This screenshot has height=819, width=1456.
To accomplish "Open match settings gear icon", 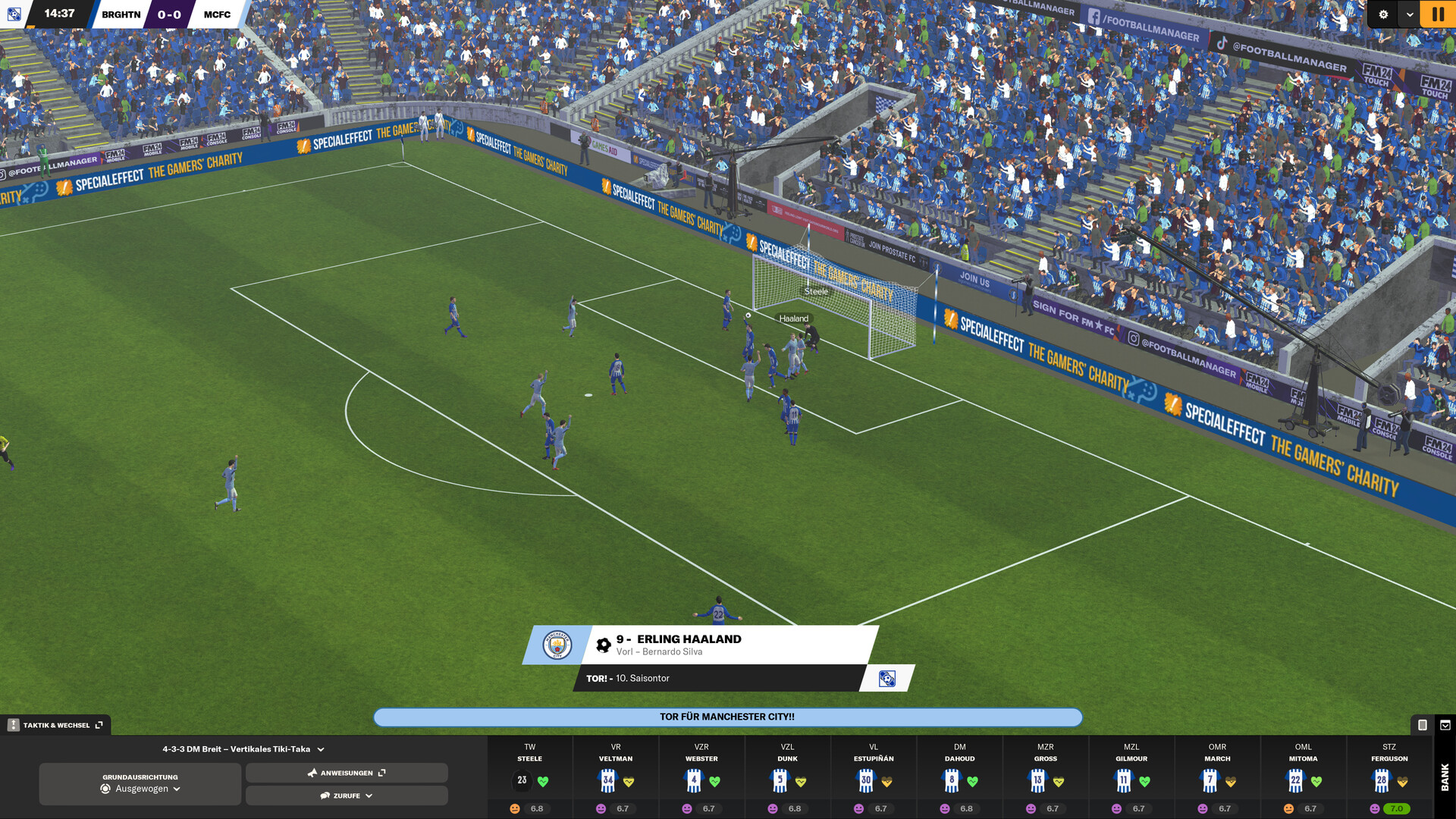I will [x=1383, y=14].
